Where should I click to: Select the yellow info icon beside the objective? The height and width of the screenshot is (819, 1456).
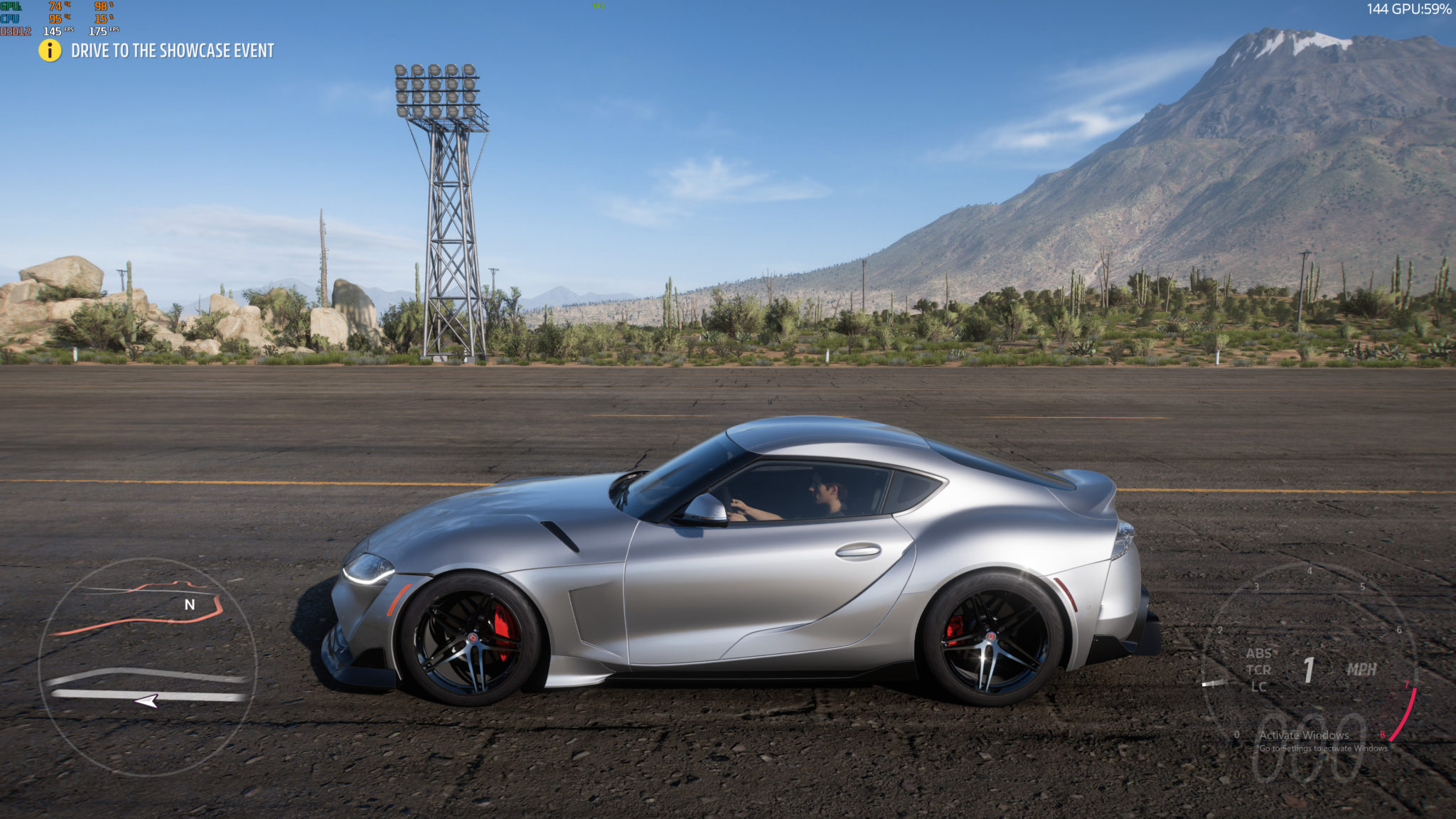(50, 50)
